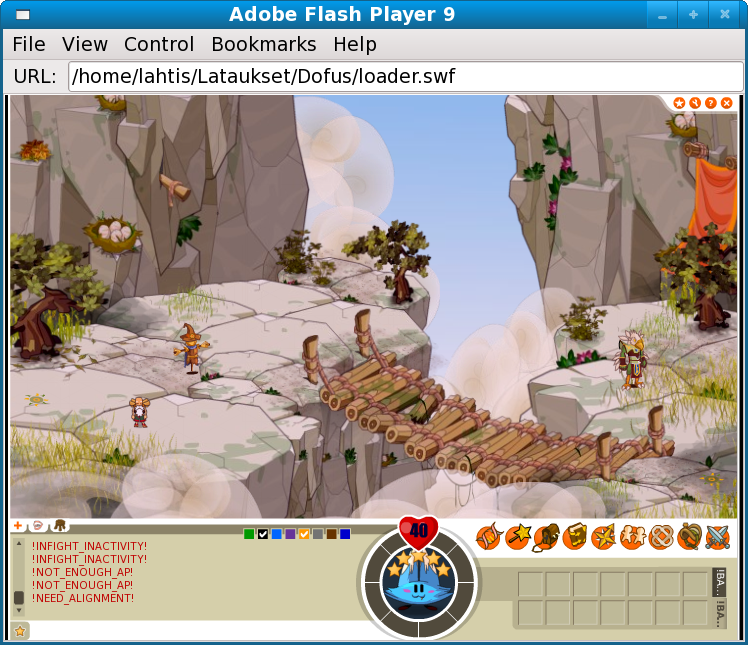
Task: Click the crossed swords icon
Action: click(x=718, y=538)
